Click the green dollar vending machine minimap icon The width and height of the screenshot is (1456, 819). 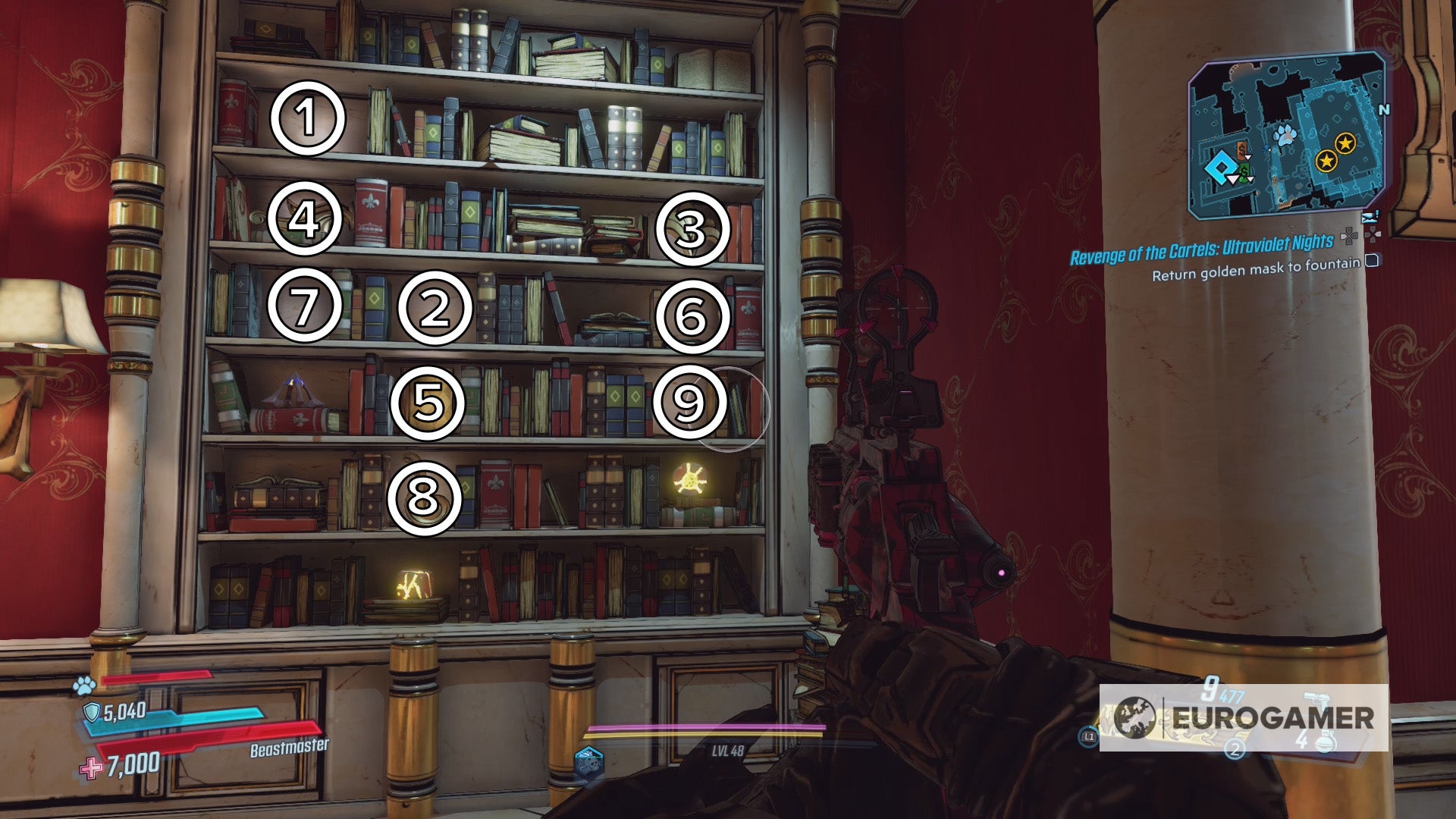(1244, 171)
